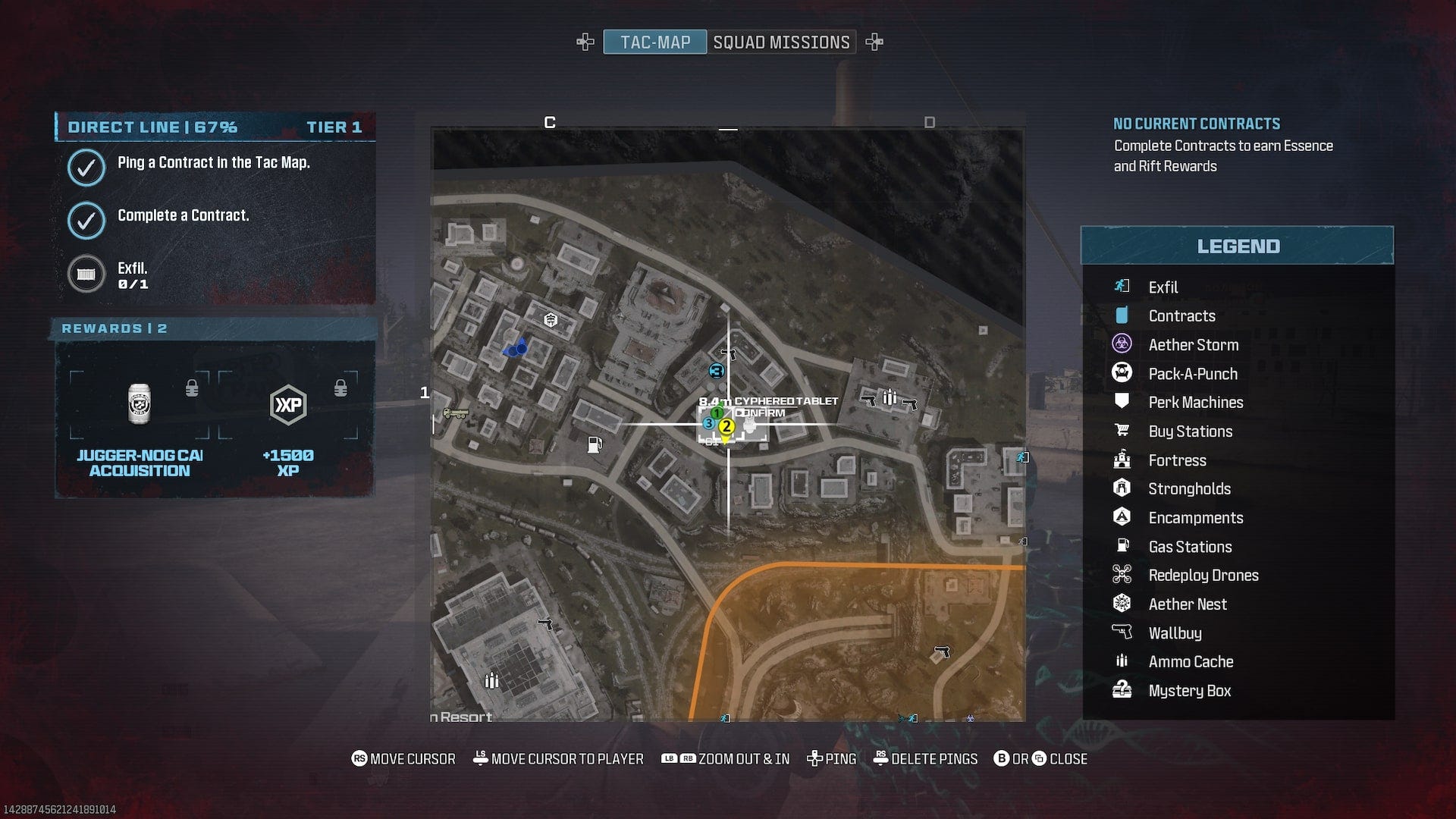This screenshot has height=819, width=1456.
Task: Select the Mystery Box legend icon
Action: 1122,690
